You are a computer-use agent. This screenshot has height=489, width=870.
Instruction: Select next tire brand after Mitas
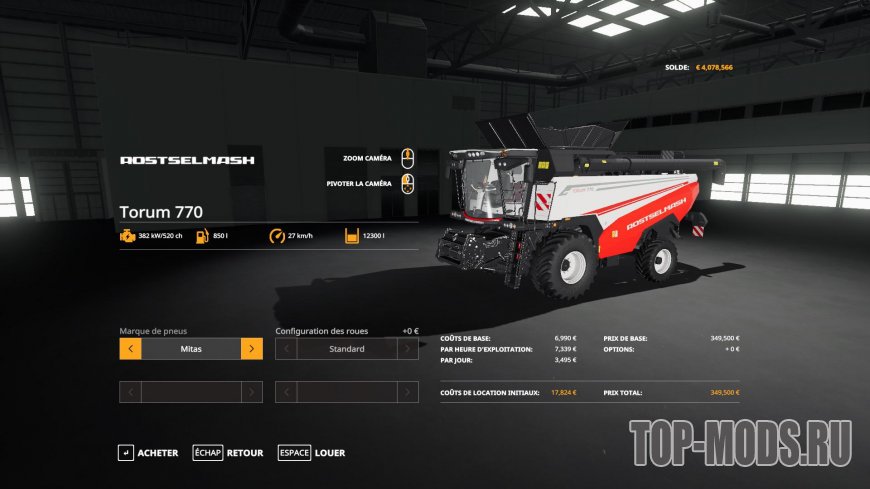[x=252, y=349]
